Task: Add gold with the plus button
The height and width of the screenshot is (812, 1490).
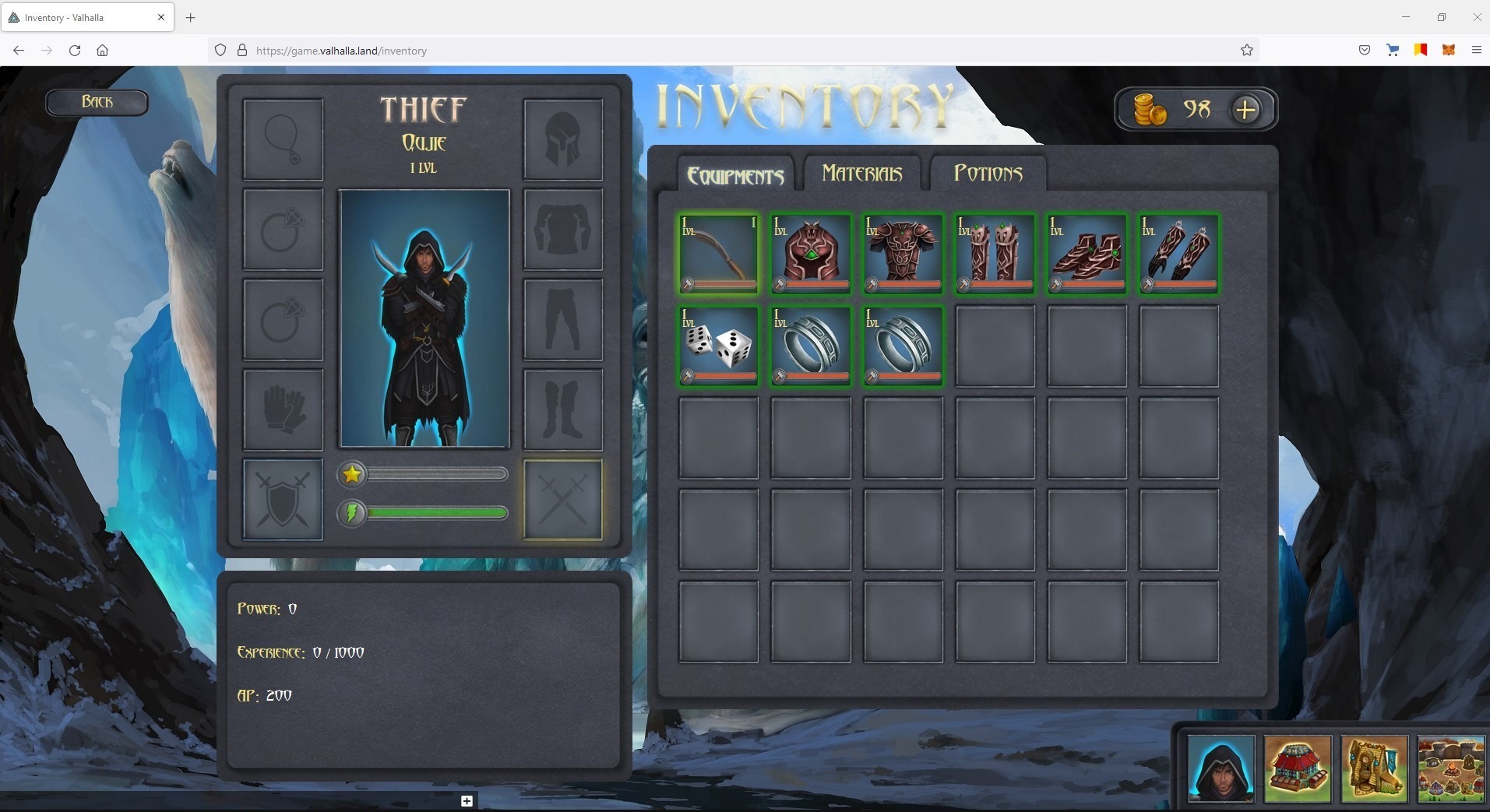Action: click(1245, 110)
